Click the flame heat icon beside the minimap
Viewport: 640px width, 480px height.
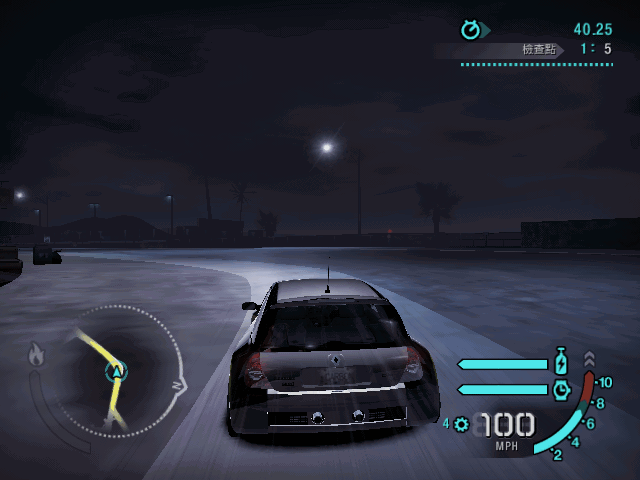(37, 353)
